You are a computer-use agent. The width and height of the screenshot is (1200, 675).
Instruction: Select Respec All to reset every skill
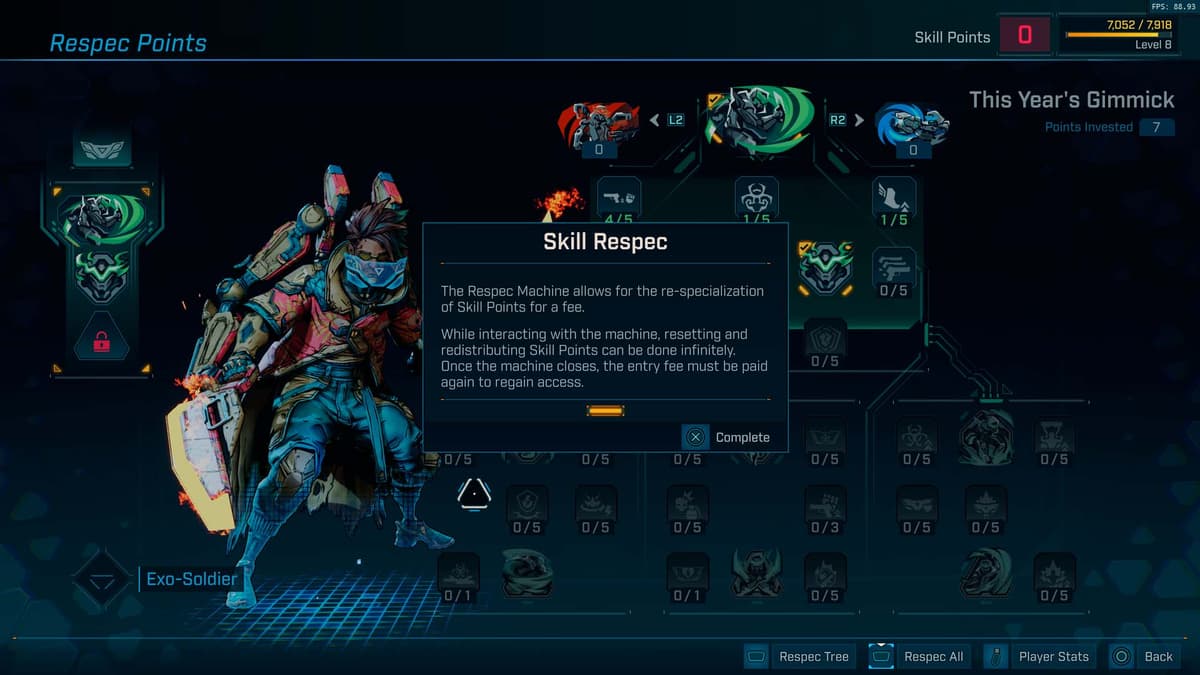921,657
